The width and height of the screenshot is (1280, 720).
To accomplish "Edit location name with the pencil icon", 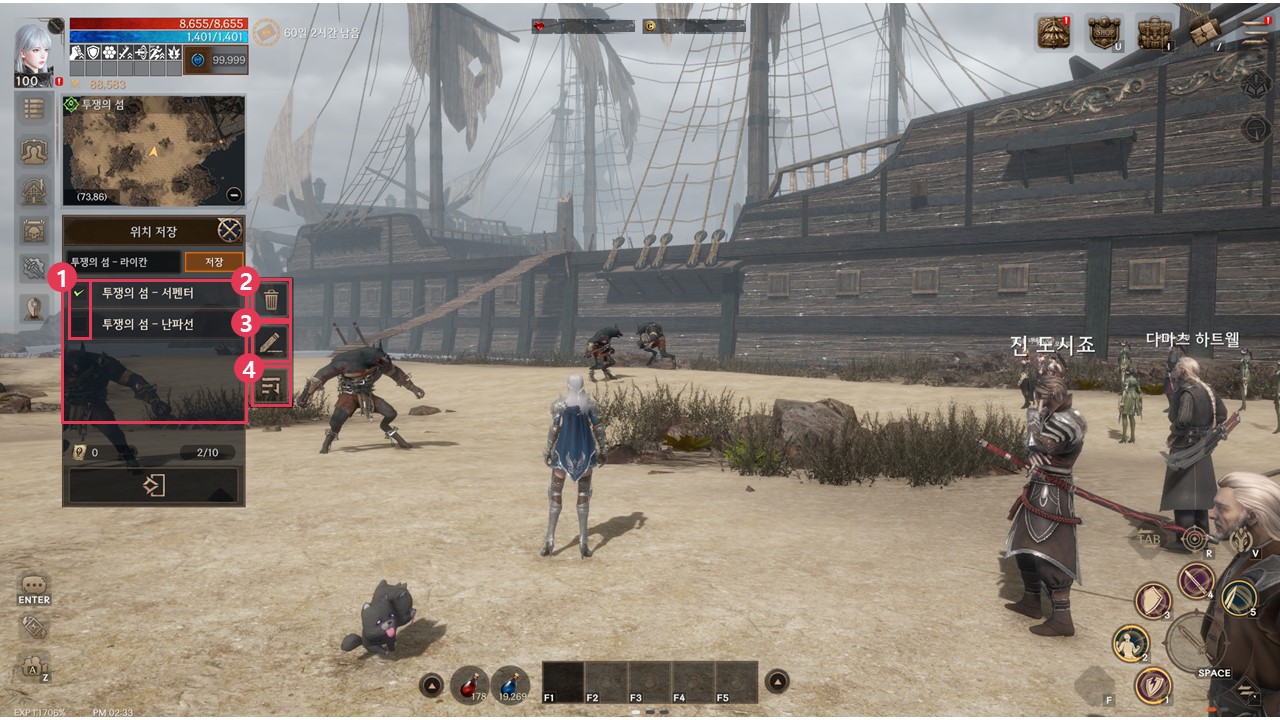I will click(272, 343).
